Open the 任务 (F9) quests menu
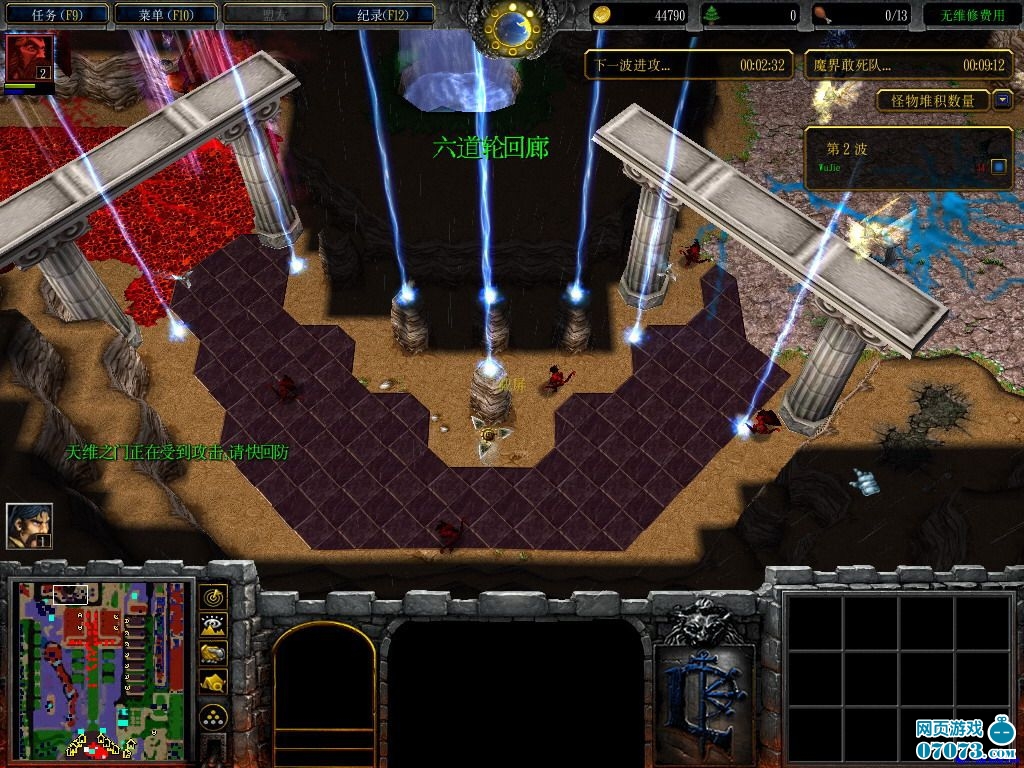The height and width of the screenshot is (768, 1024). click(x=56, y=15)
